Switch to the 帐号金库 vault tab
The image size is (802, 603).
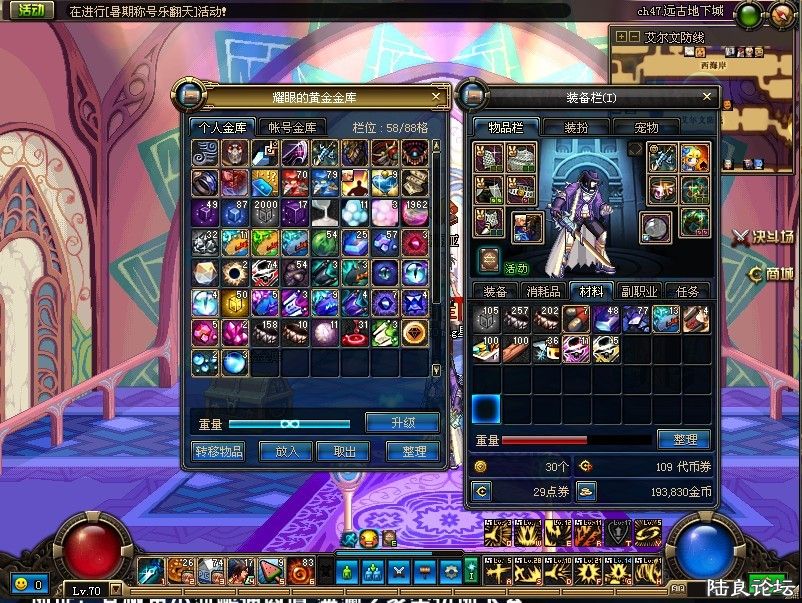[291, 127]
